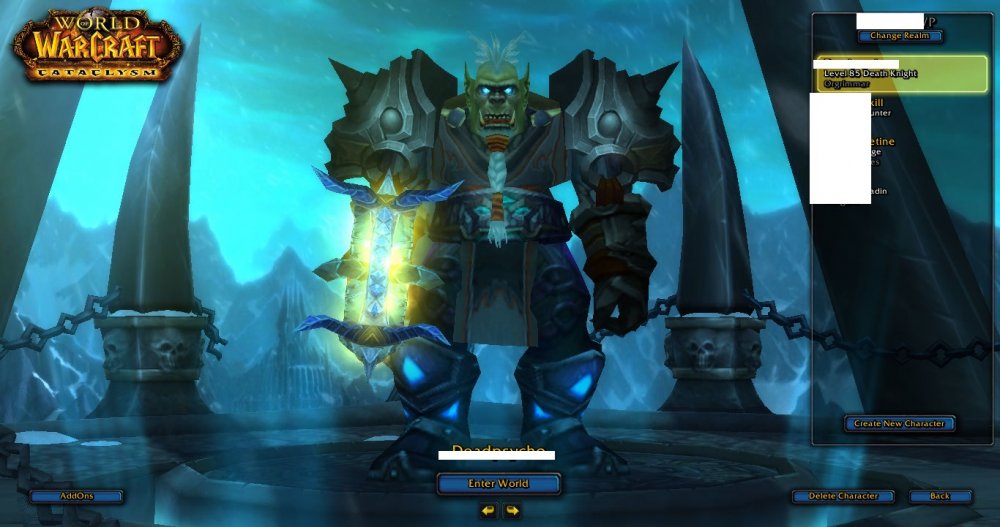
Task: Rotate the character with the right arrow
Action: click(512, 511)
